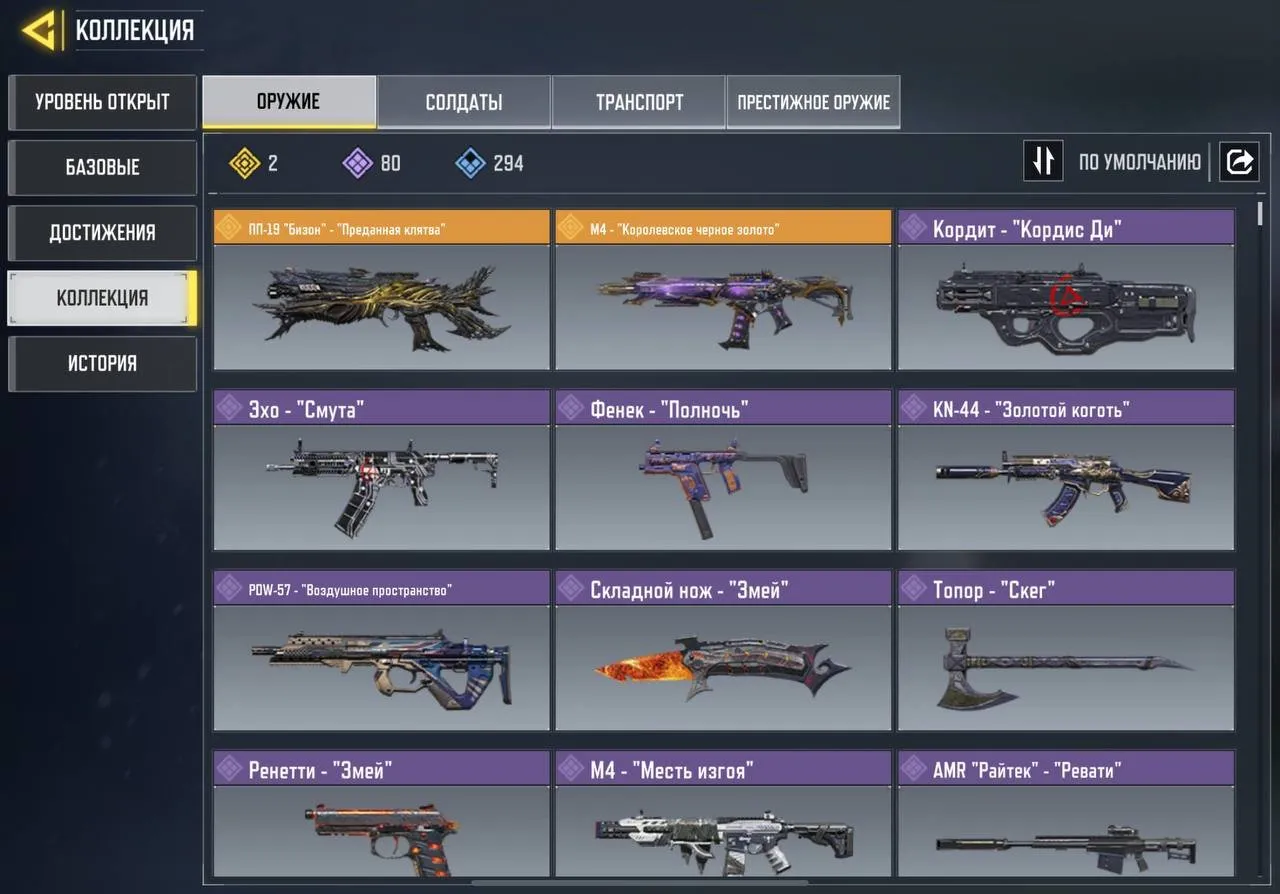Toggle the sort direction arrows icon

click(1043, 161)
